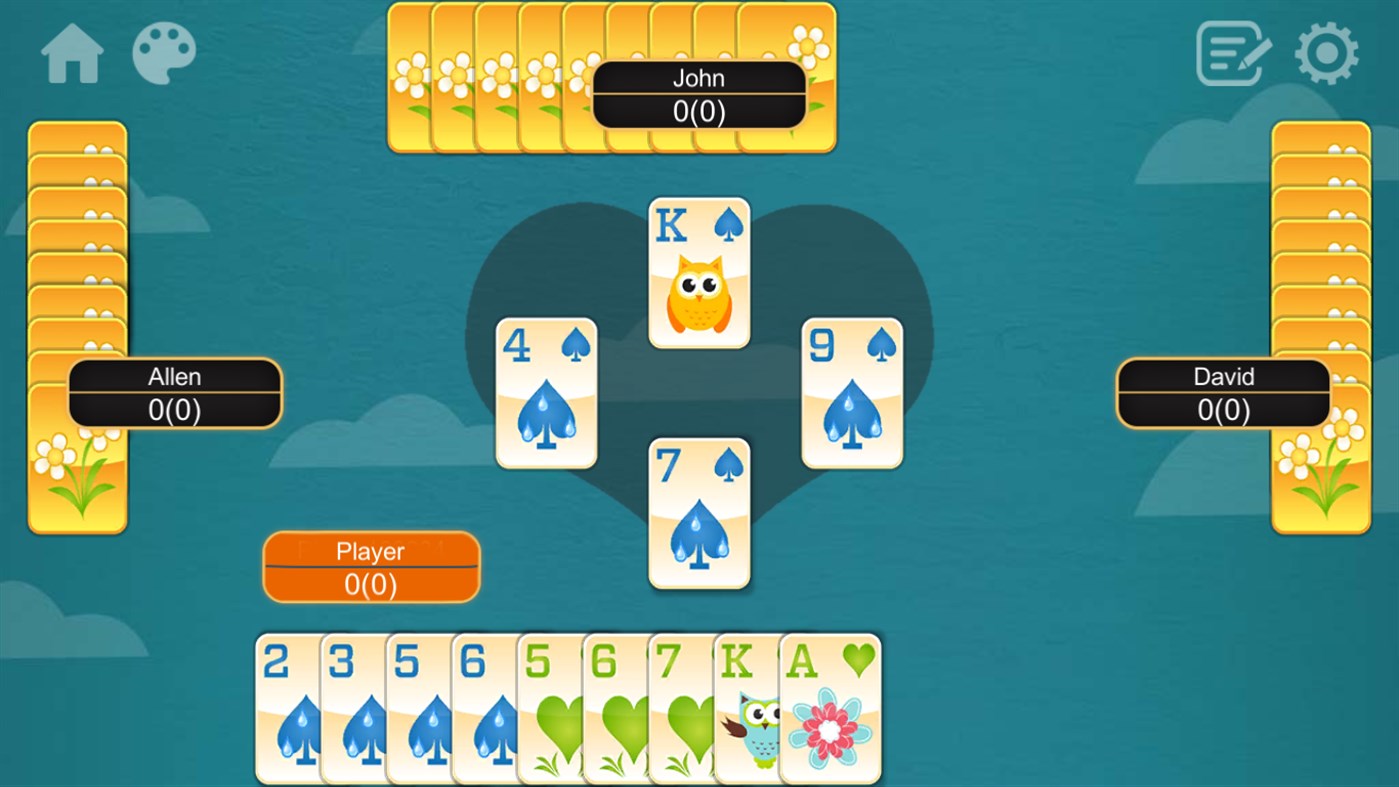The image size is (1399, 787).
Task: Play the 7 of Hearts from hand
Action: tap(680, 710)
